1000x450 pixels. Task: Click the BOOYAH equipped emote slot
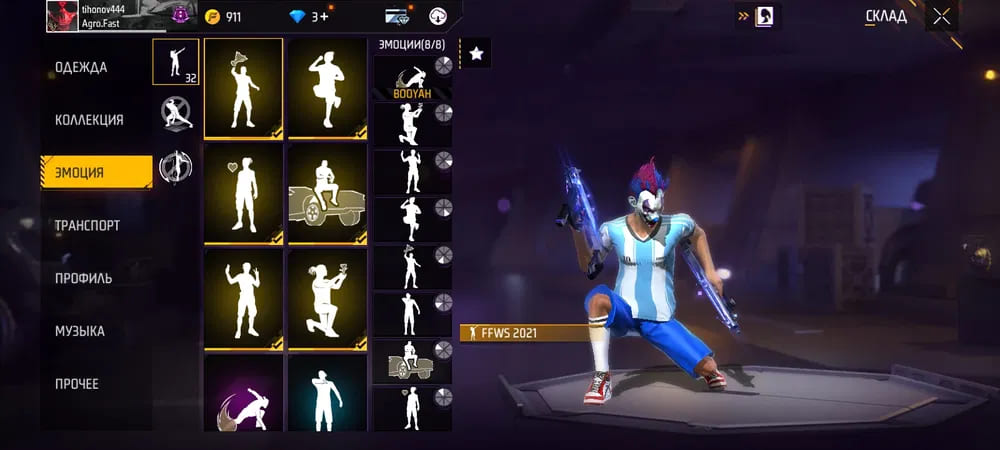point(412,79)
